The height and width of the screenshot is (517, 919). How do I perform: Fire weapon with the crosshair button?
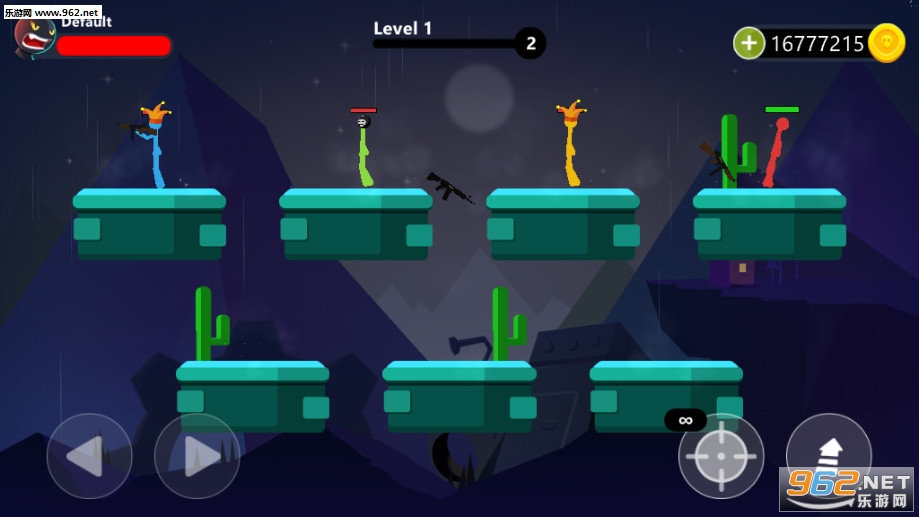tap(721, 456)
